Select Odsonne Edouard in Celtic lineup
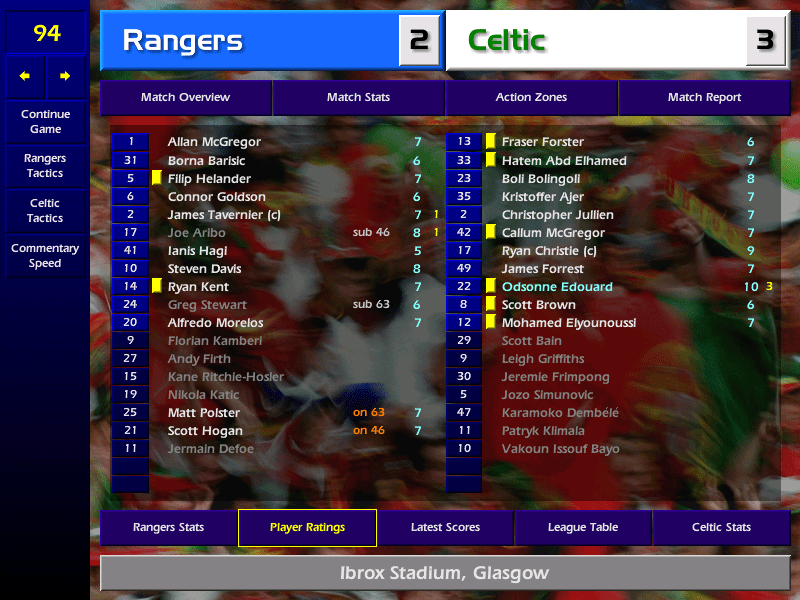Screen dimensions: 800x600 pos(557,287)
